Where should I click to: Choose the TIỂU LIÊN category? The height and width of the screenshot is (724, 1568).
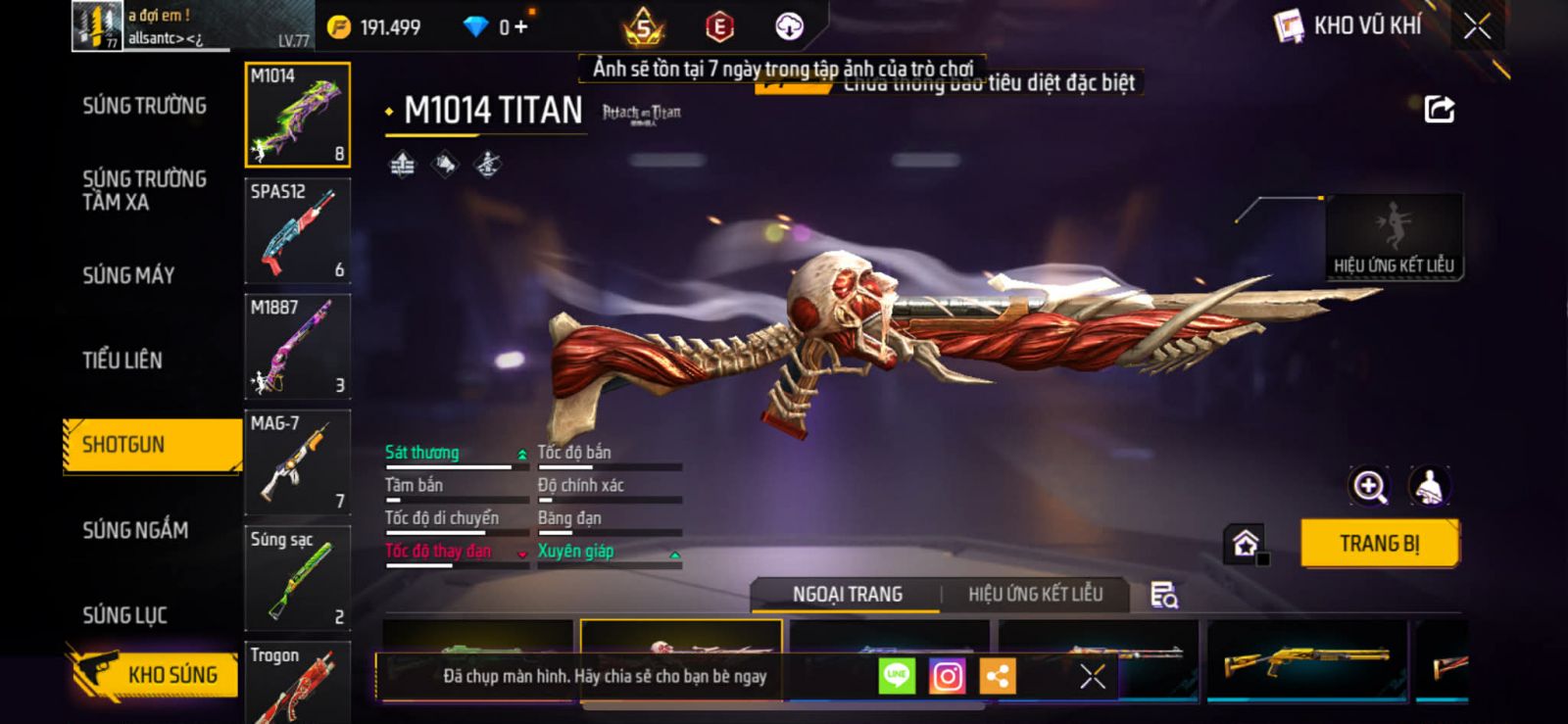[x=122, y=361]
